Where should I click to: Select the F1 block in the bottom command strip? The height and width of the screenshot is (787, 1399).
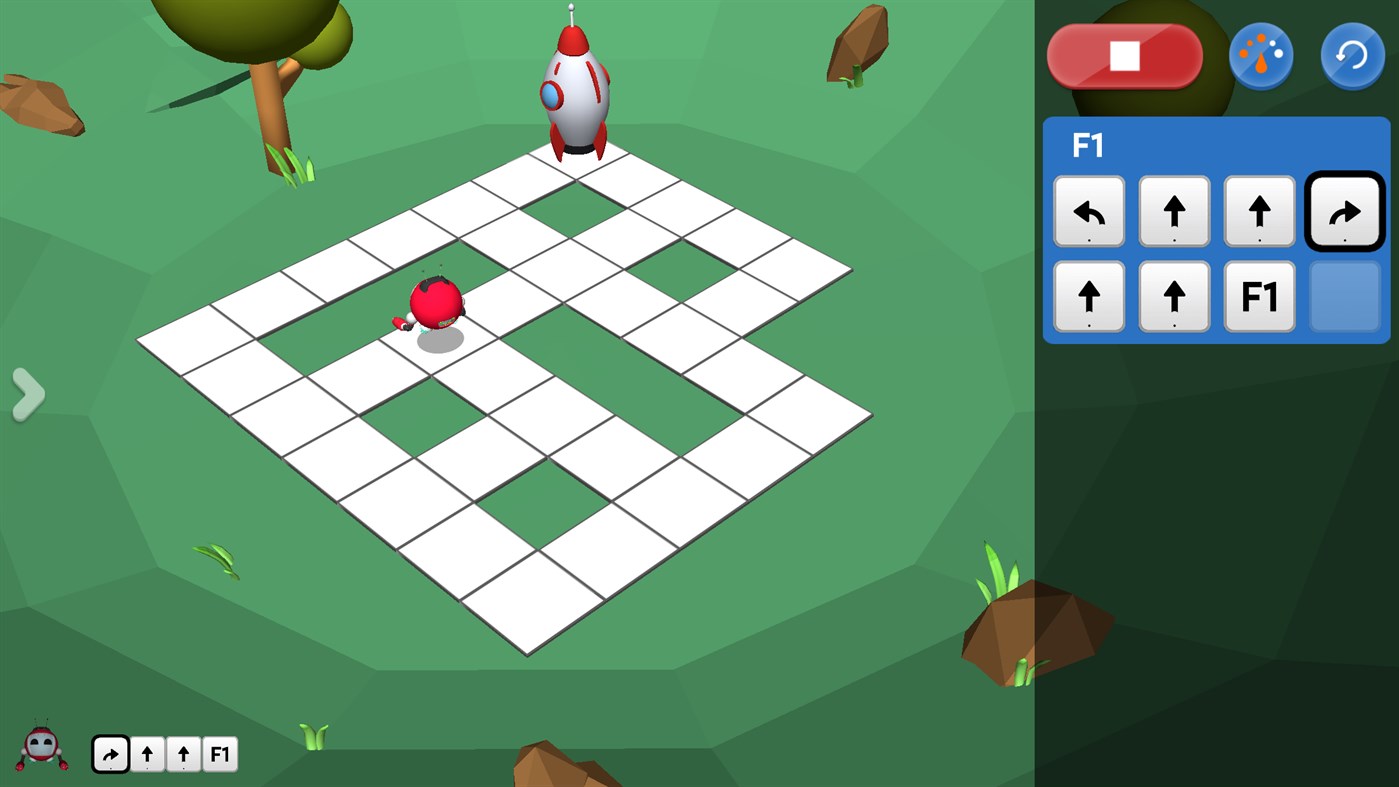tap(220, 754)
